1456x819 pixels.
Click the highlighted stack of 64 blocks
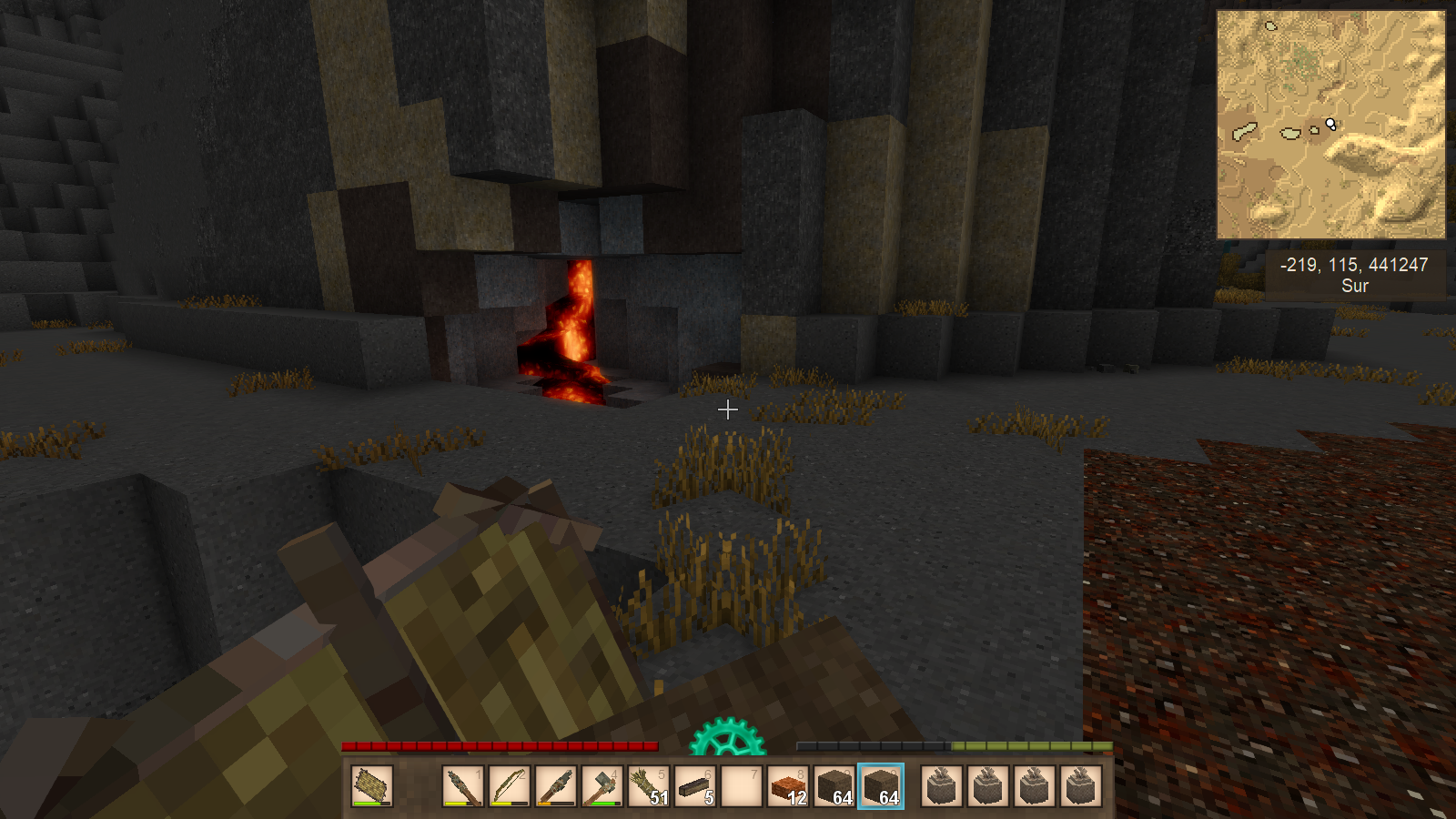(881, 785)
